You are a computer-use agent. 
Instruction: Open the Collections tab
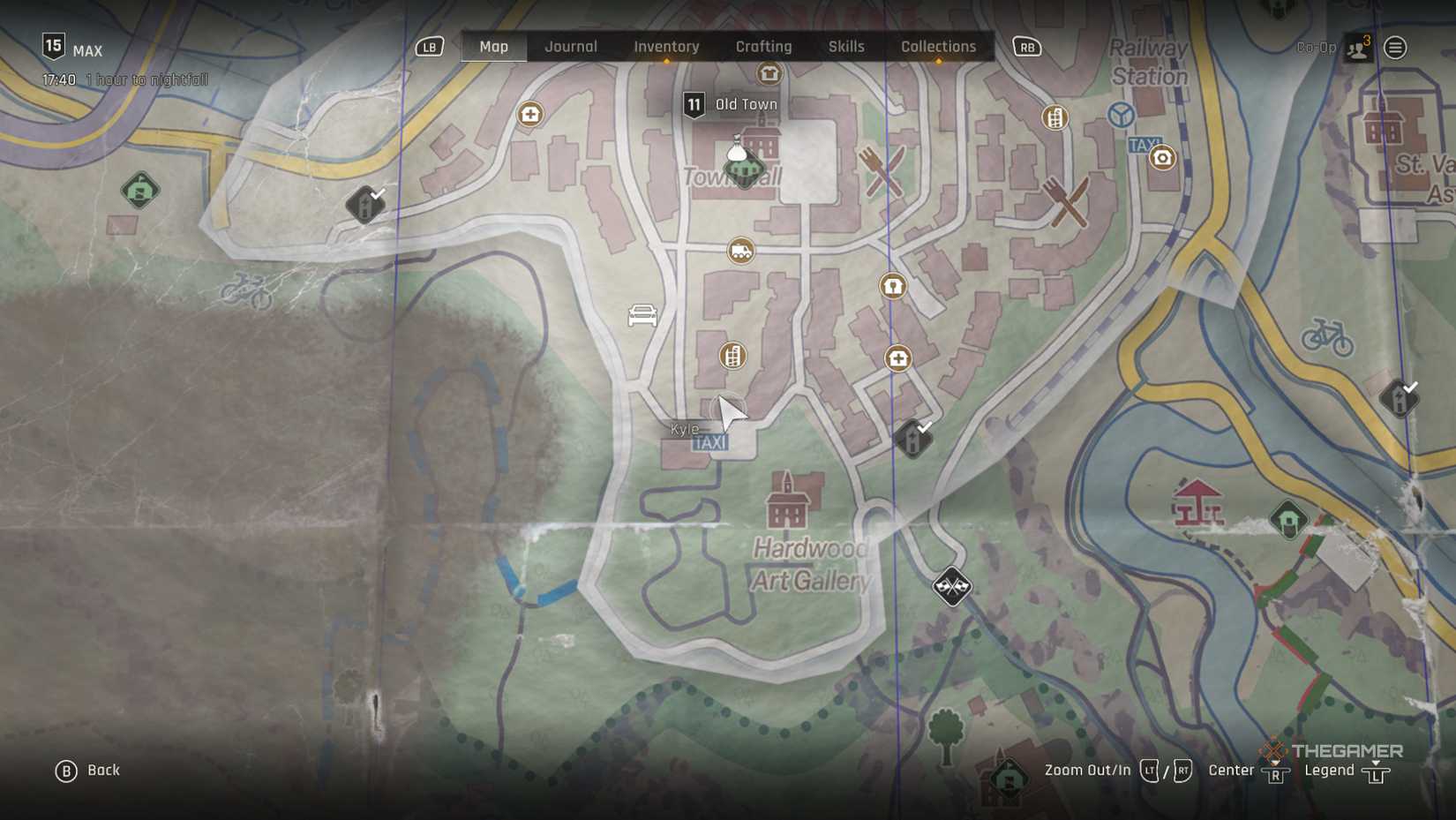tap(938, 47)
